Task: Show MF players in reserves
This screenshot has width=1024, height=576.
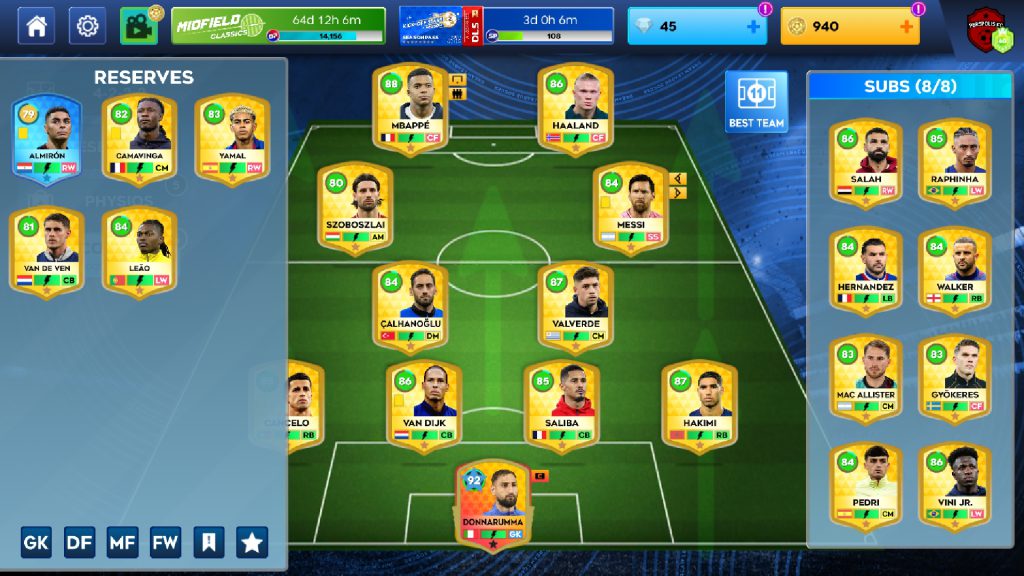Action: pos(123,542)
